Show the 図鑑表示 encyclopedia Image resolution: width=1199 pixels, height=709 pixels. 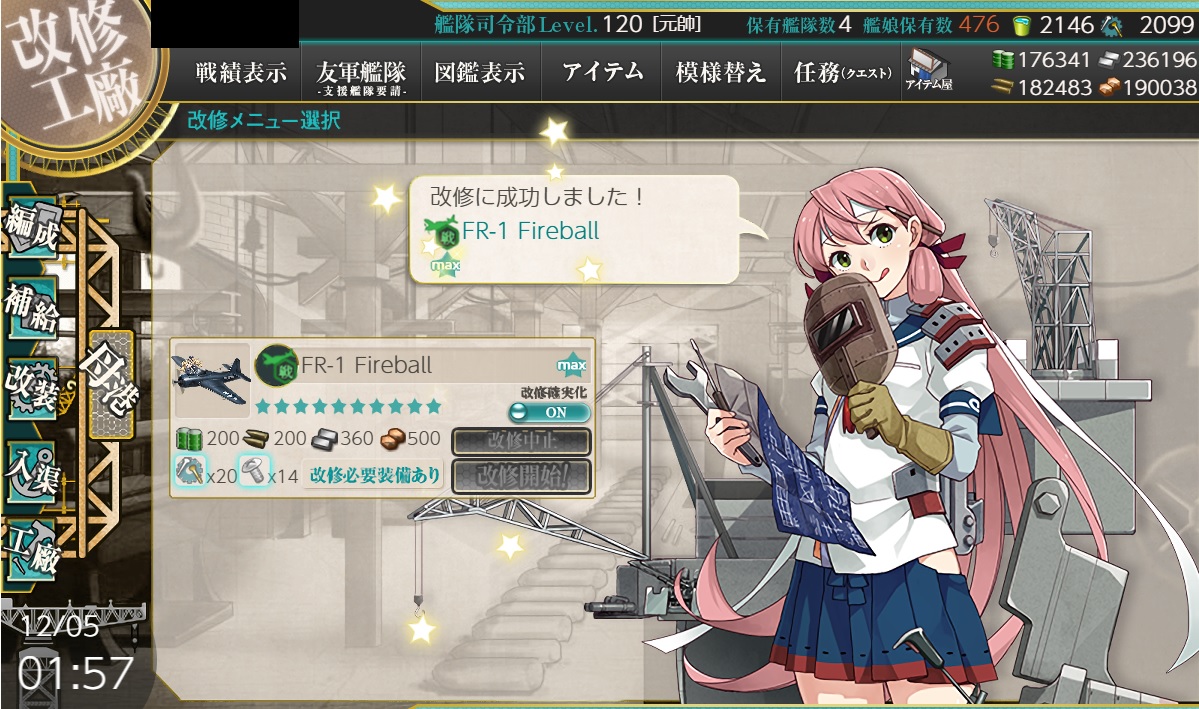click(x=480, y=73)
